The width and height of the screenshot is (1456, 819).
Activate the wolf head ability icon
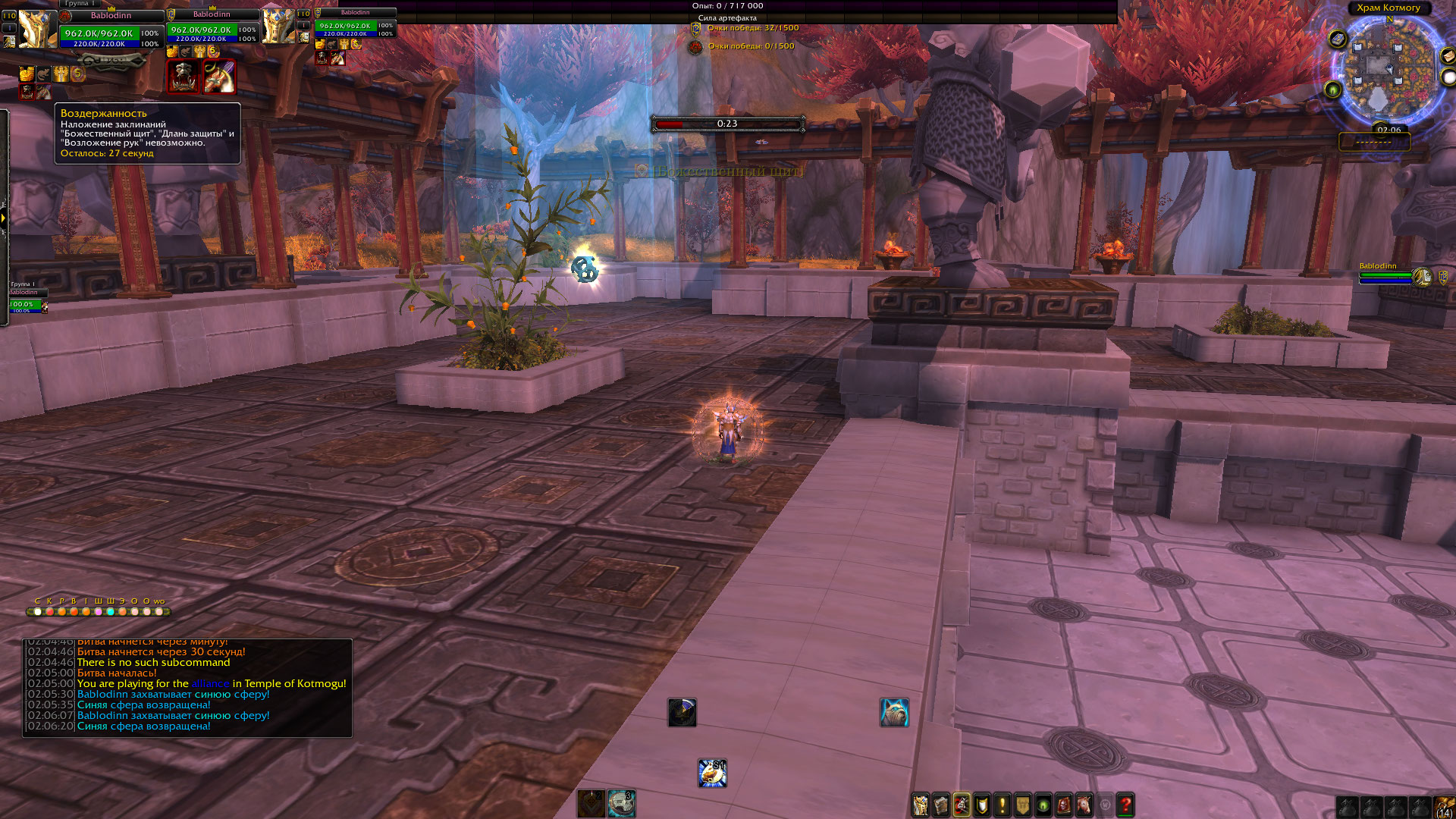[894, 713]
